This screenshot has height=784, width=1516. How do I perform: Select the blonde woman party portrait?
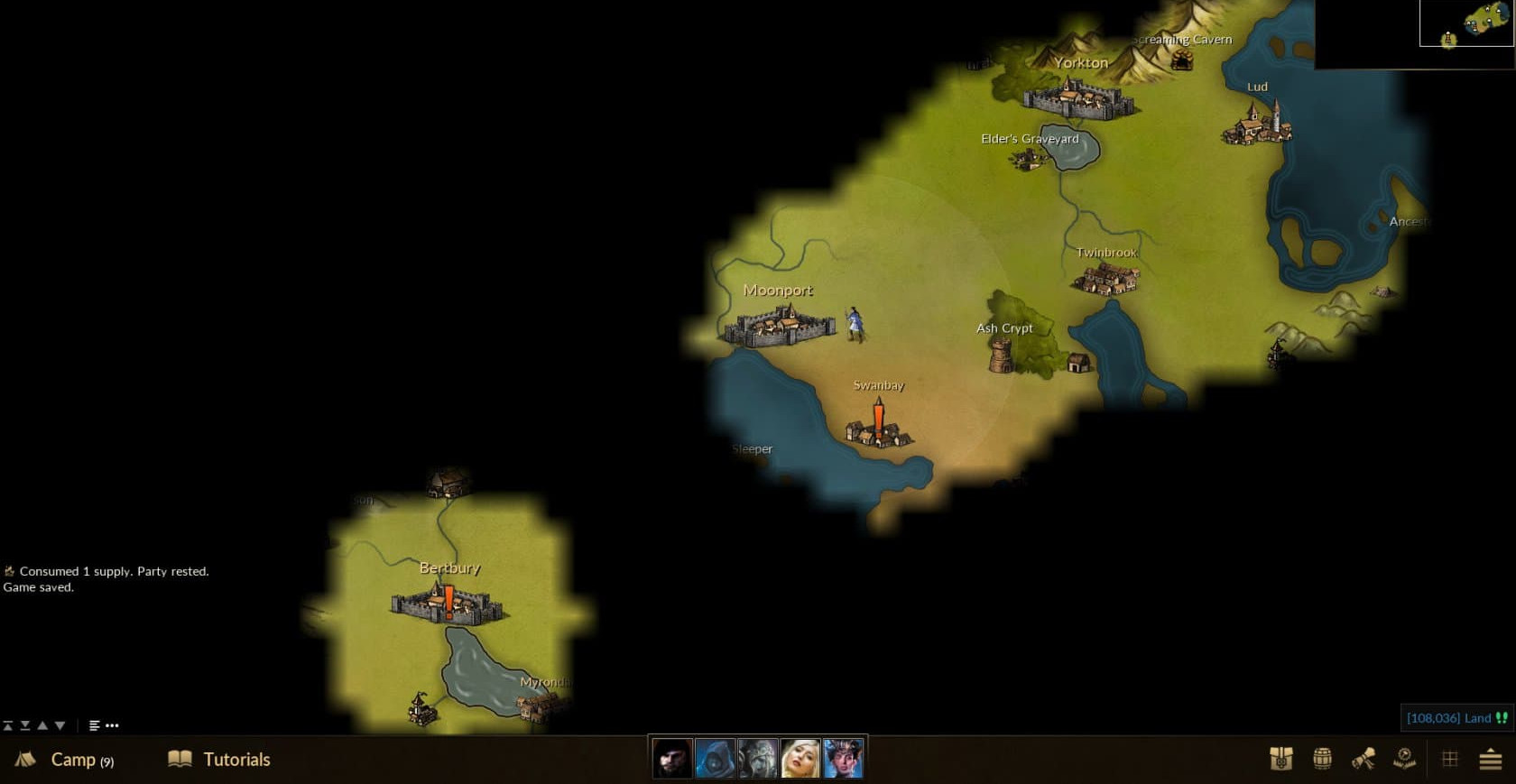pyautogui.click(x=800, y=759)
